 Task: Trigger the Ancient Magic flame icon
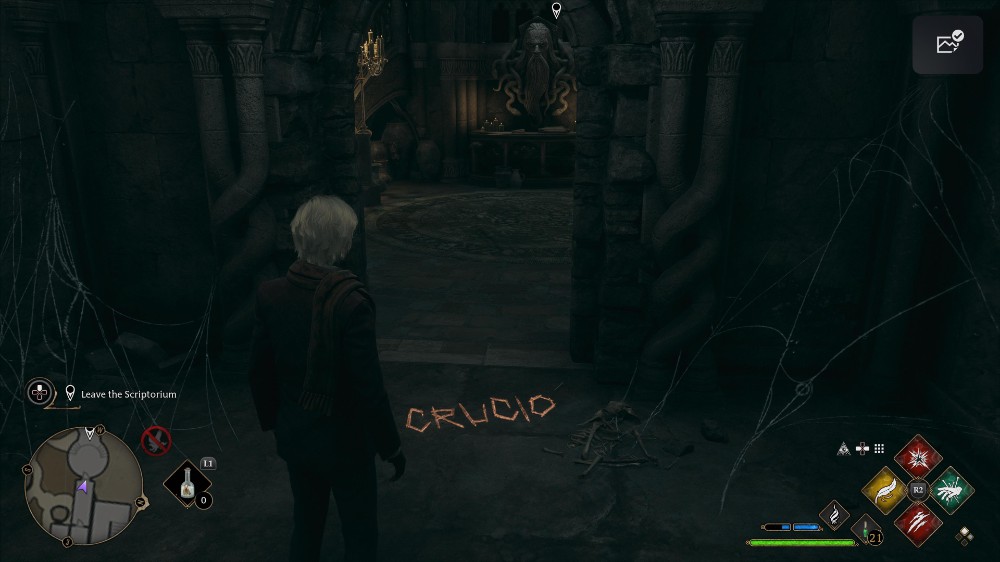(x=834, y=515)
